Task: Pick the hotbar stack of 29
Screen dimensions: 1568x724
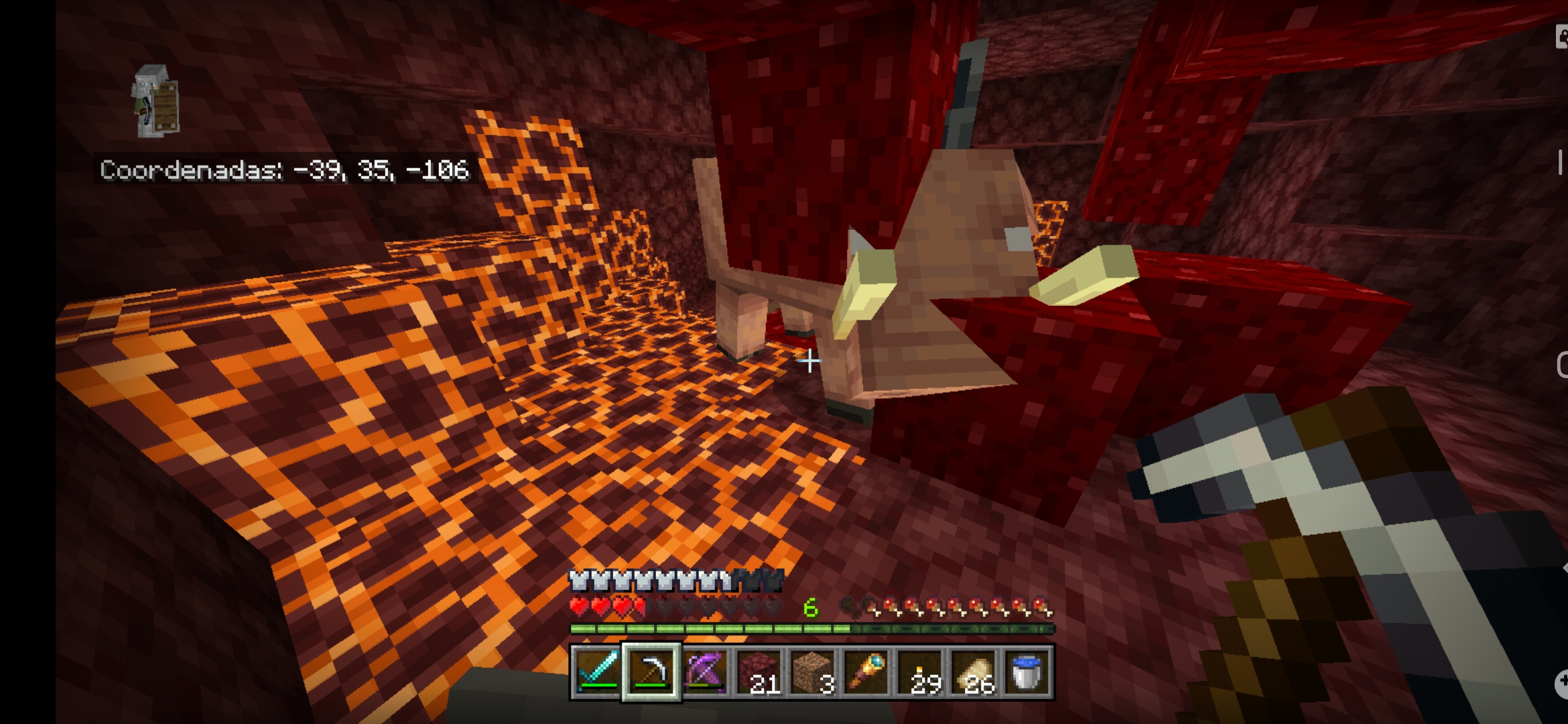Action: (919, 672)
